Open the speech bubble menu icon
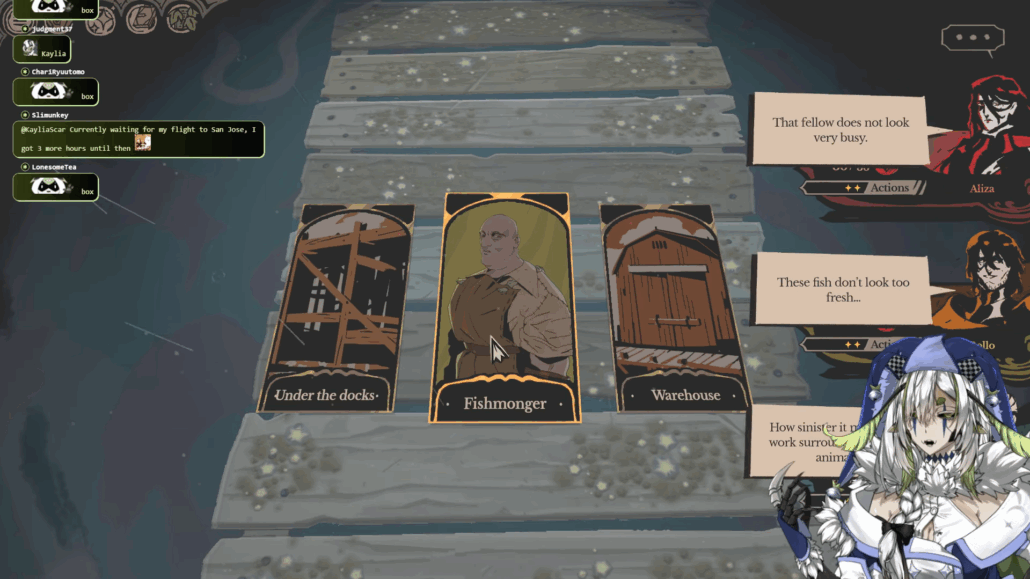 pos(972,39)
